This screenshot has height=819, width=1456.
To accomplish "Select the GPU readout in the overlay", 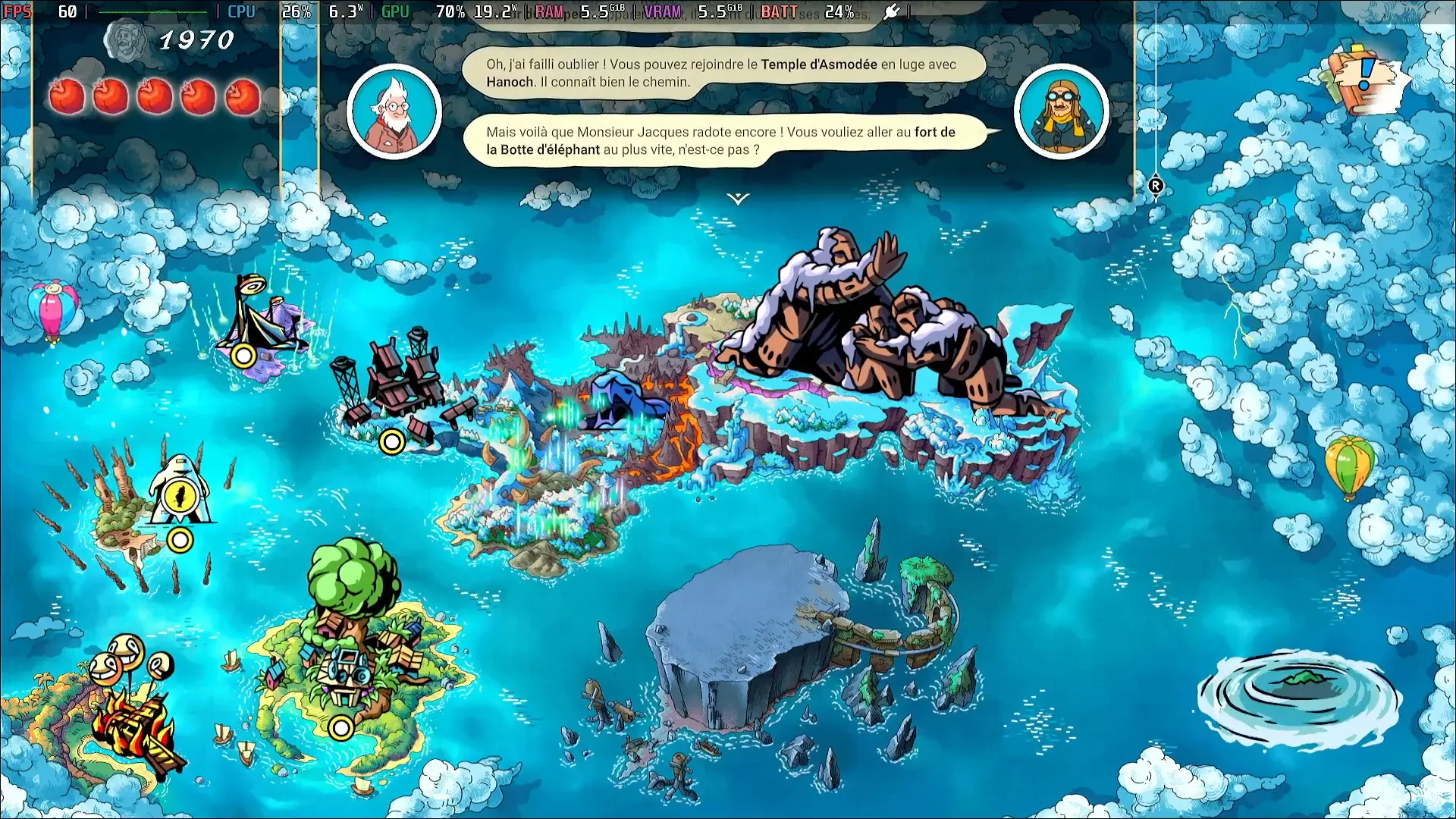I will click(x=395, y=11).
